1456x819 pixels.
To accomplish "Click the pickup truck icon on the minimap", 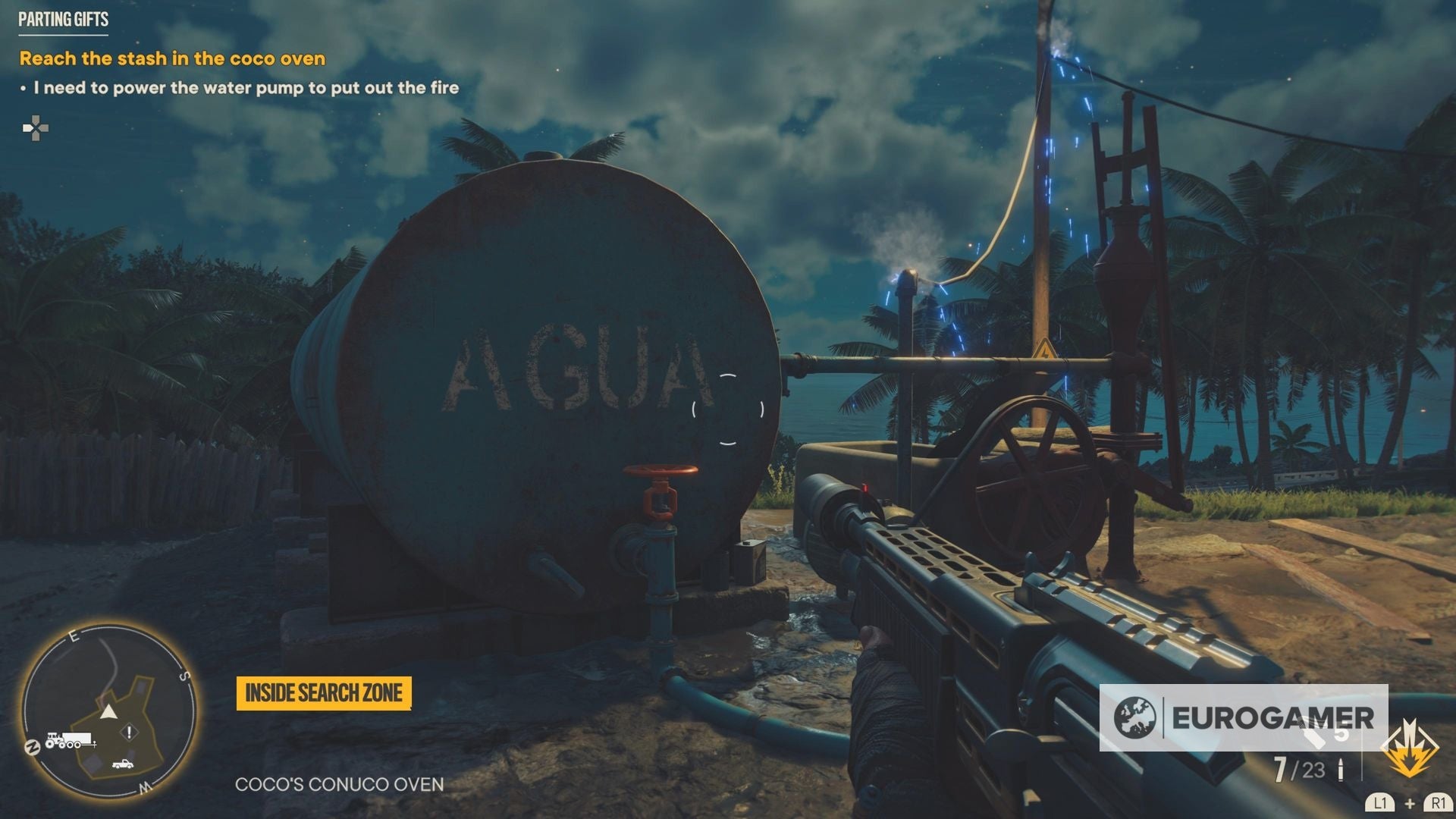I will (122, 764).
